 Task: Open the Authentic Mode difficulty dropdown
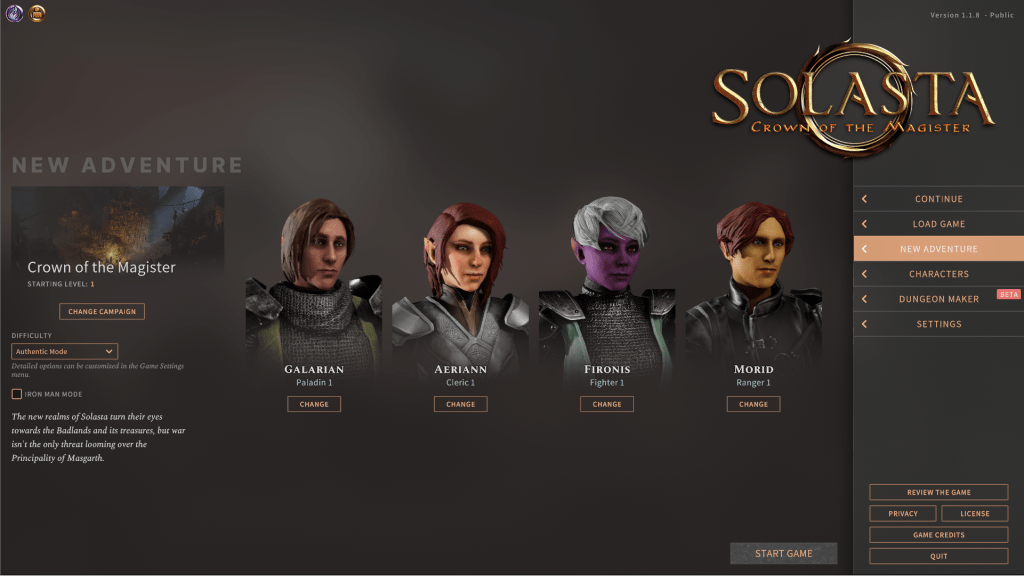point(65,352)
